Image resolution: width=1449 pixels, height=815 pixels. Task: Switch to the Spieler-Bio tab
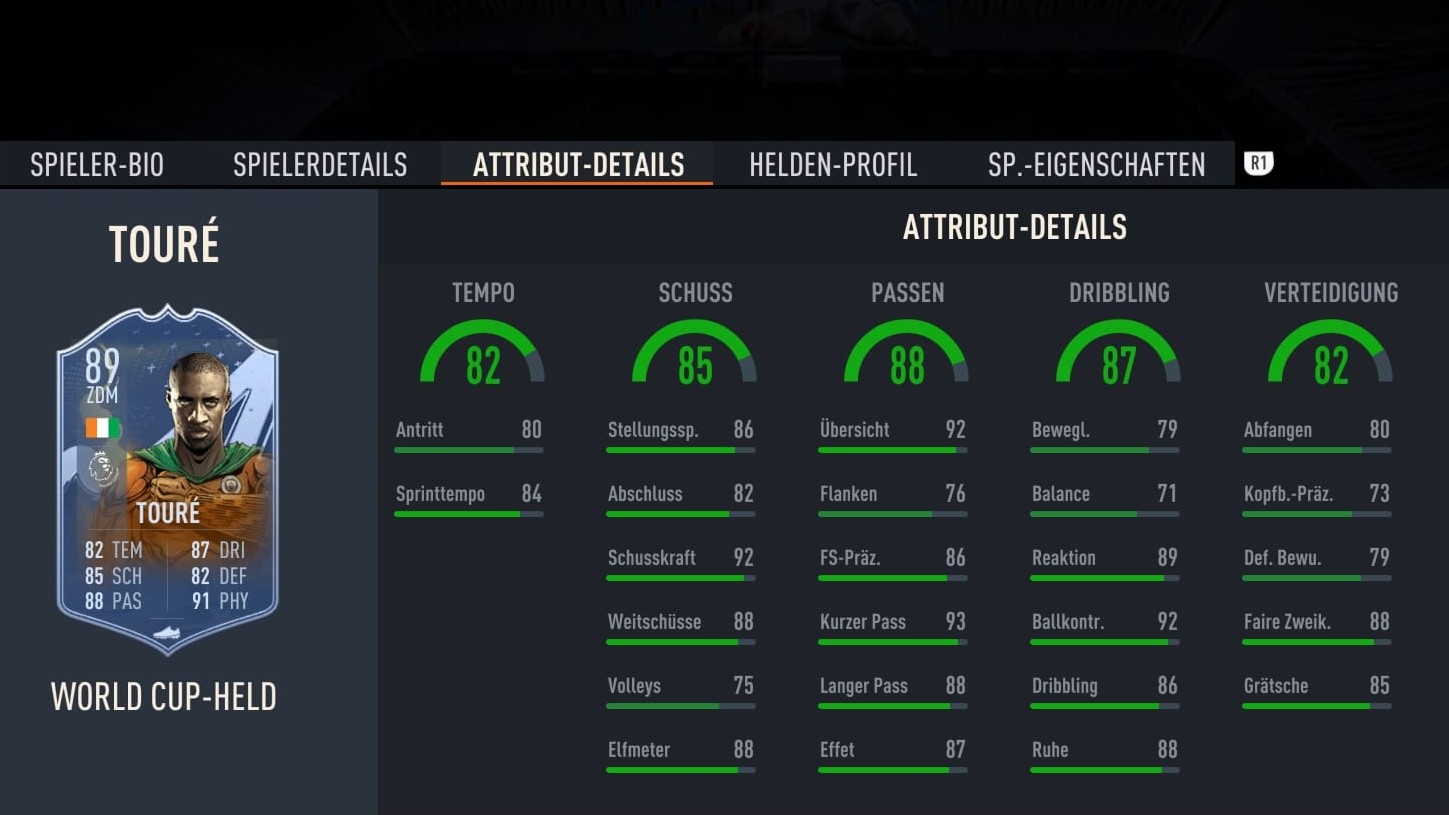pos(97,165)
